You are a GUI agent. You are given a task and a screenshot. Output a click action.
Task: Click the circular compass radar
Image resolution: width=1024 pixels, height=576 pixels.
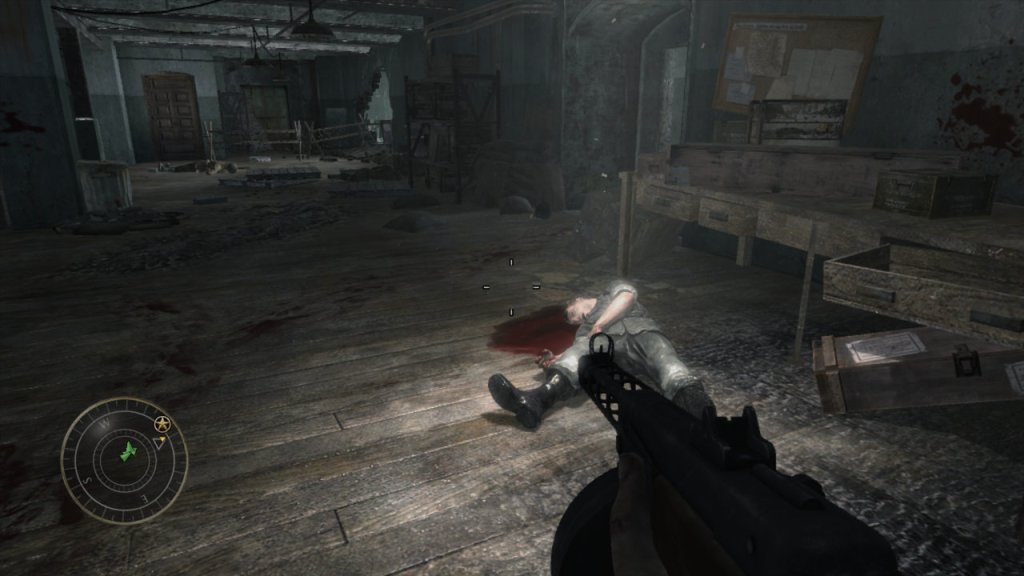[x=124, y=461]
